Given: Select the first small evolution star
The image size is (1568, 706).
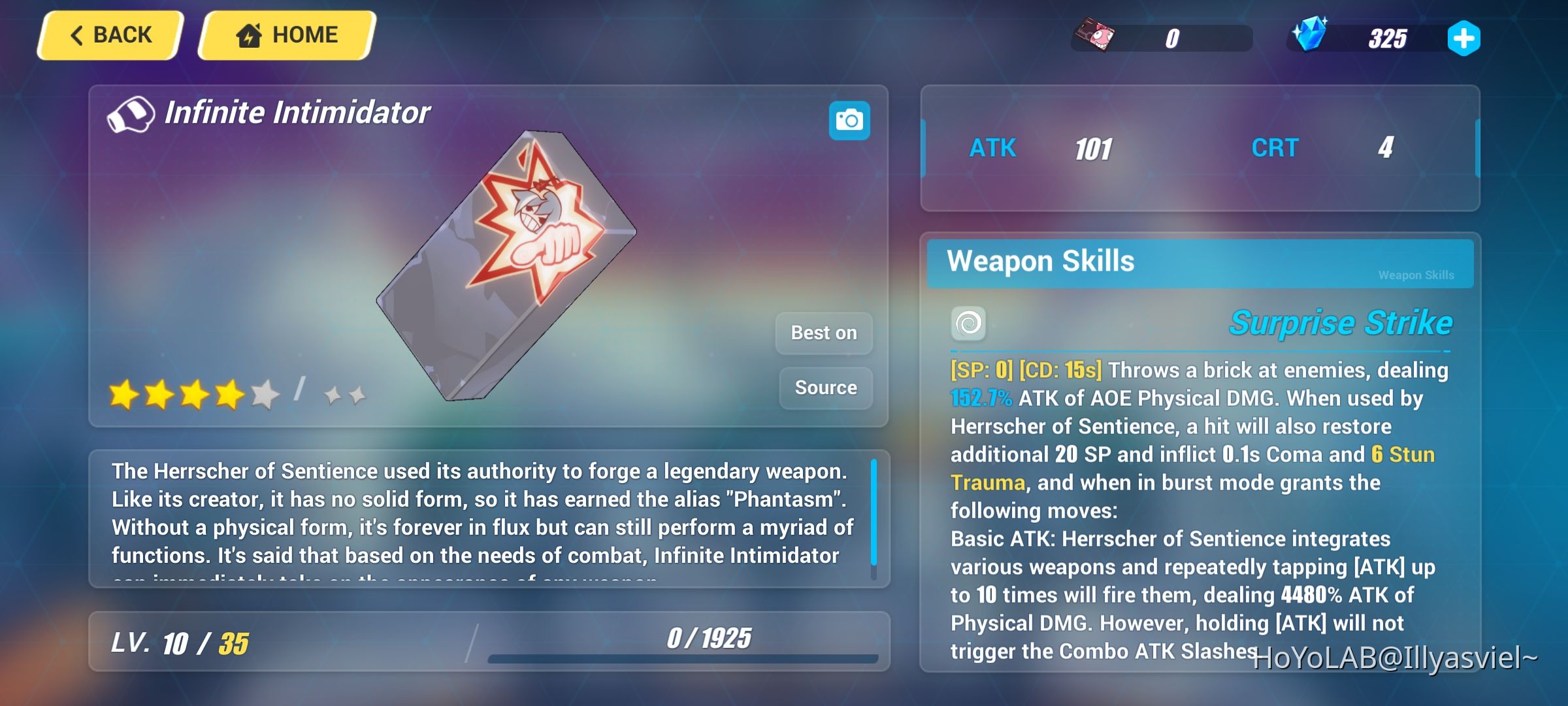Looking at the screenshot, I should click(335, 394).
